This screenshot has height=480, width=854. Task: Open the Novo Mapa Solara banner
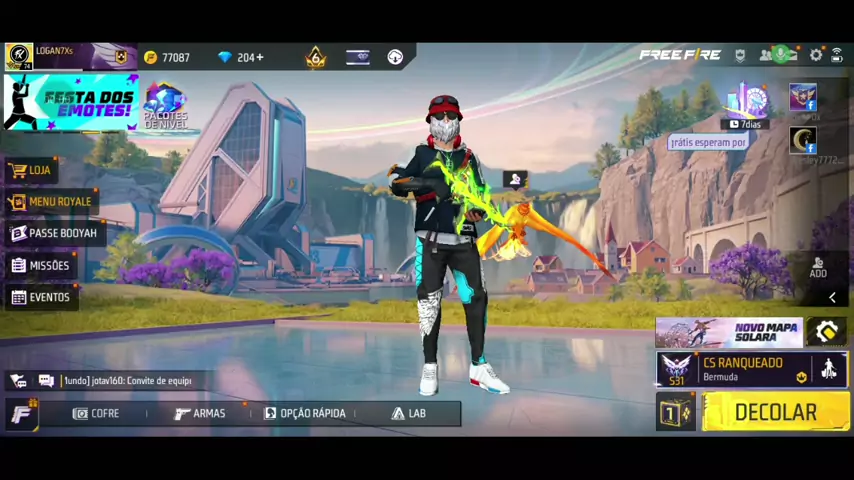click(x=729, y=332)
